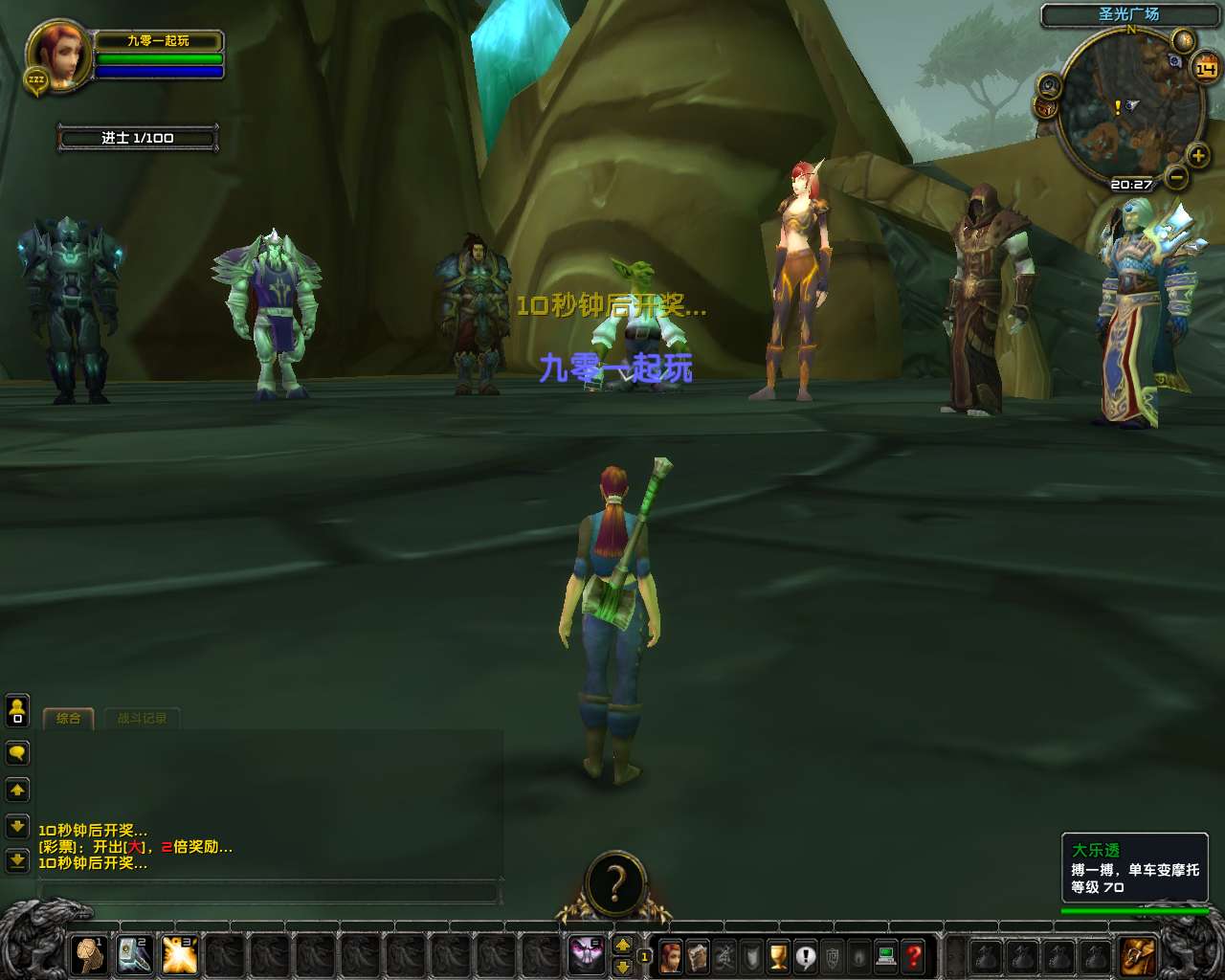1225x980 pixels.
Task: Click the round question mark button above the bar
Action: [615, 882]
